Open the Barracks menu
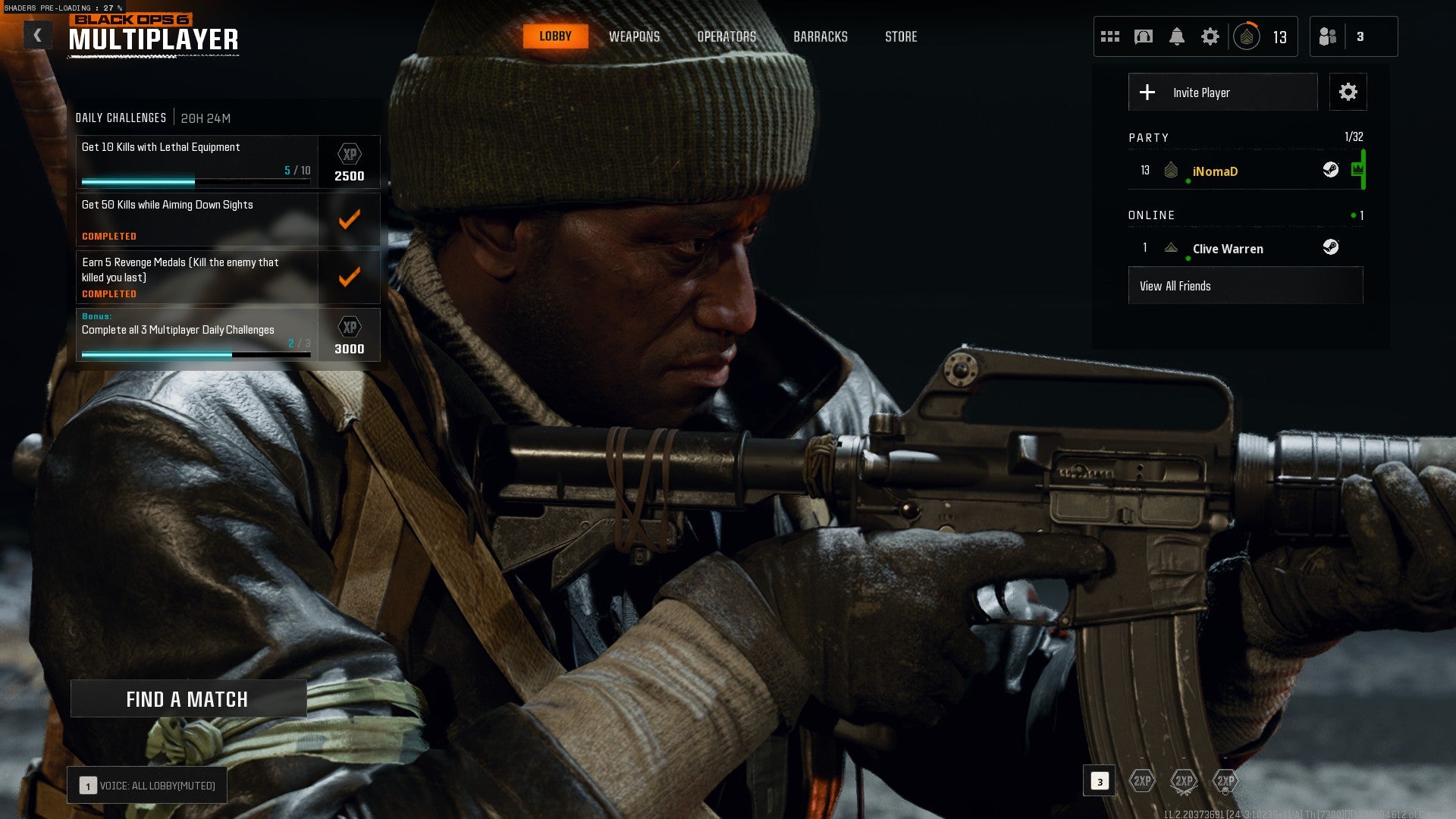Viewport: 1456px width, 819px height. 821,36
